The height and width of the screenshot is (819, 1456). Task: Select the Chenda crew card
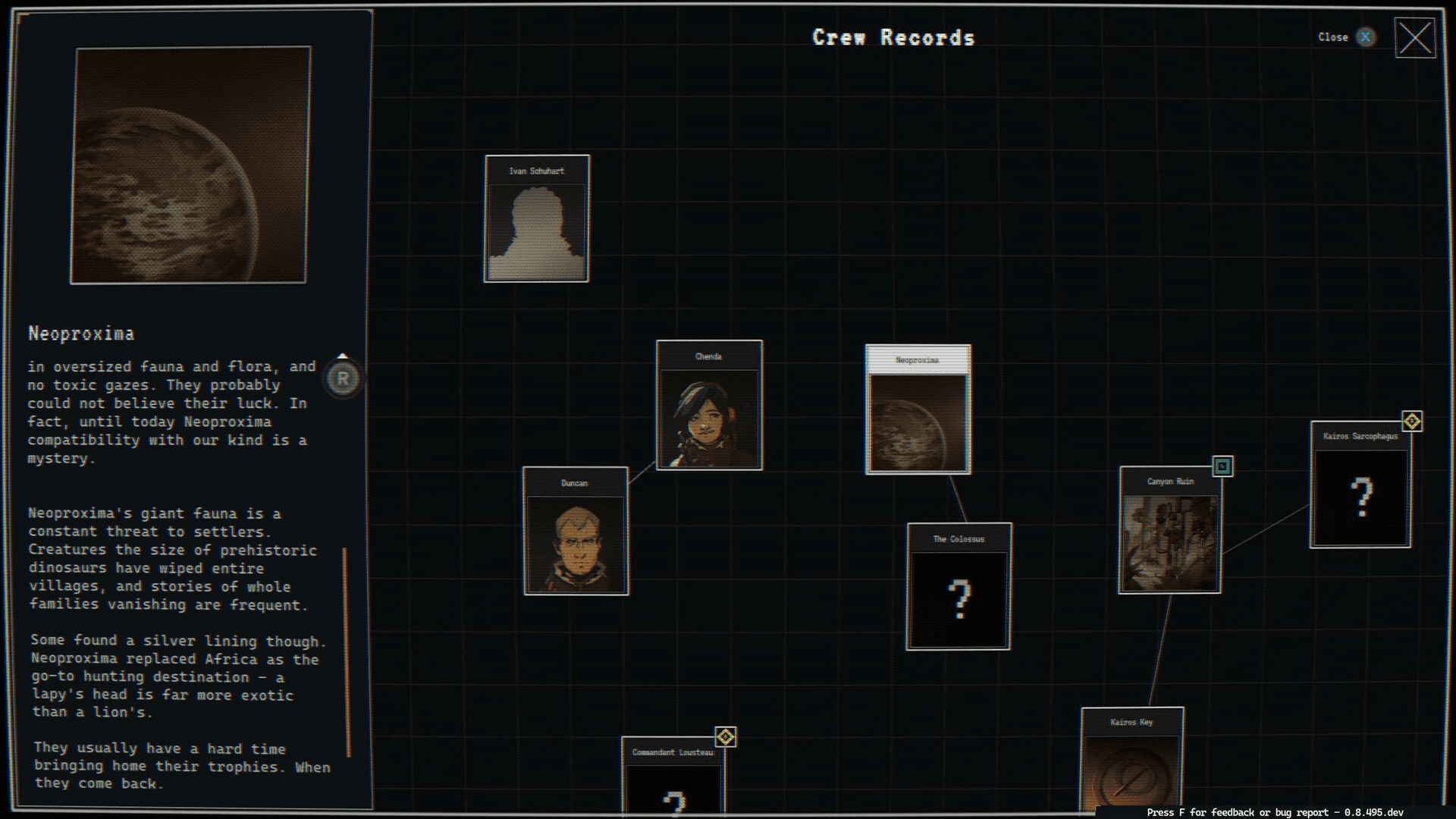tap(709, 406)
